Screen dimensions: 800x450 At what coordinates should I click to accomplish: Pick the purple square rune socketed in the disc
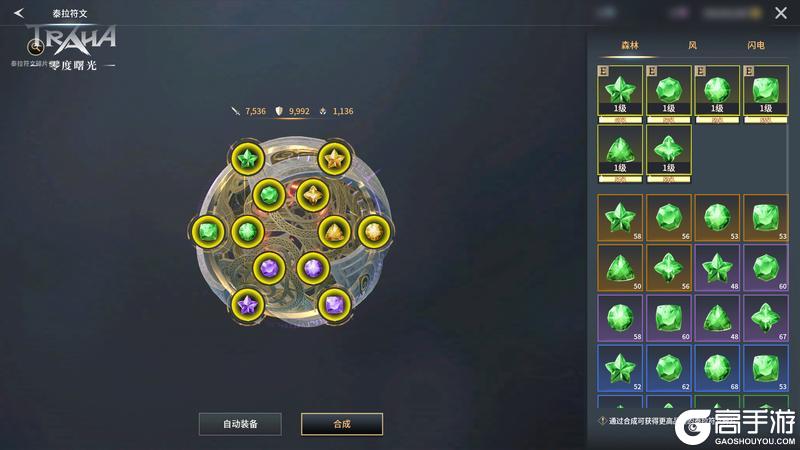click(333, 302)
